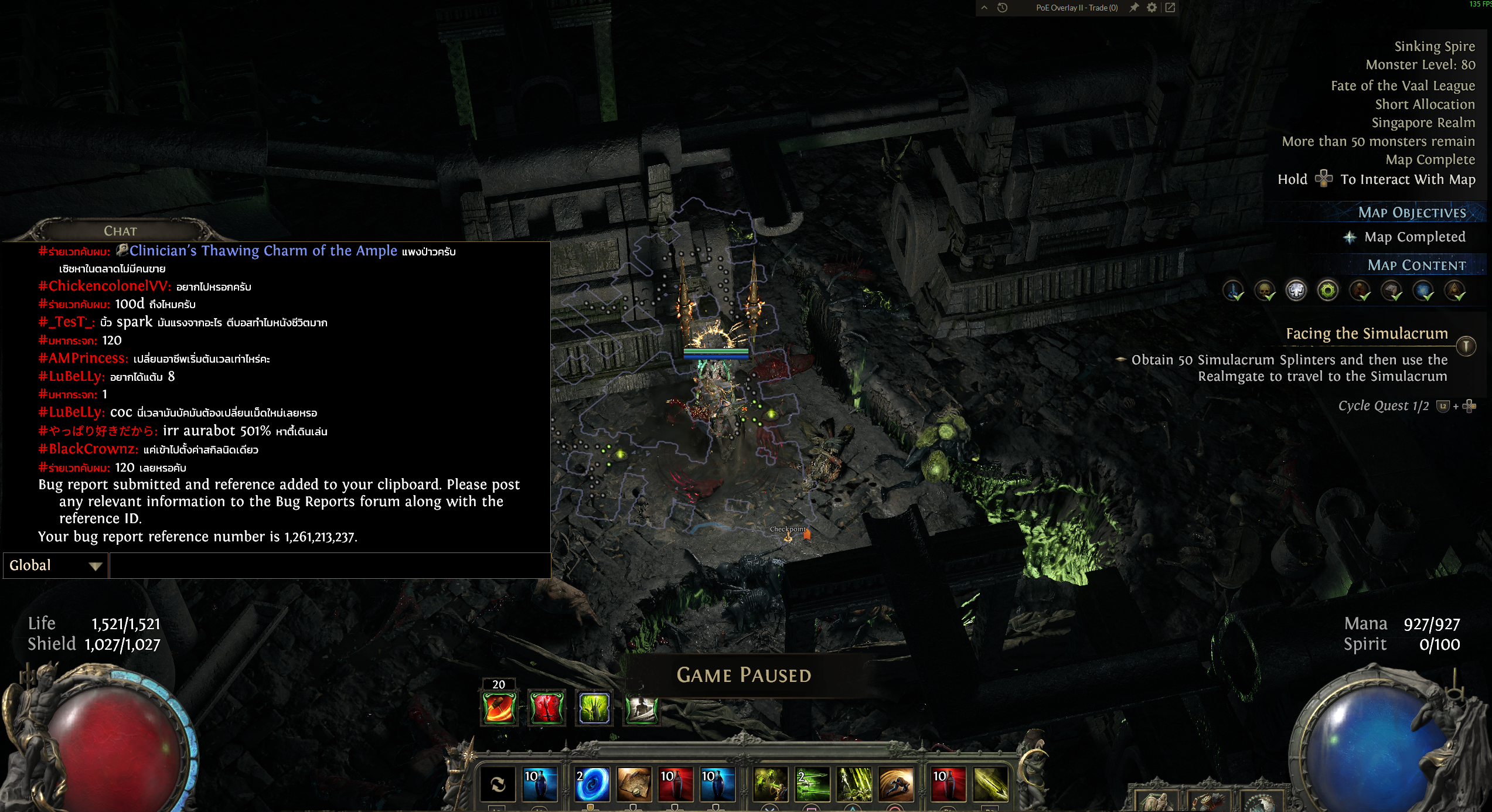Select the weapon swap arrows slot
This screenshot has width=1492, height=812.
pos(498,784)
